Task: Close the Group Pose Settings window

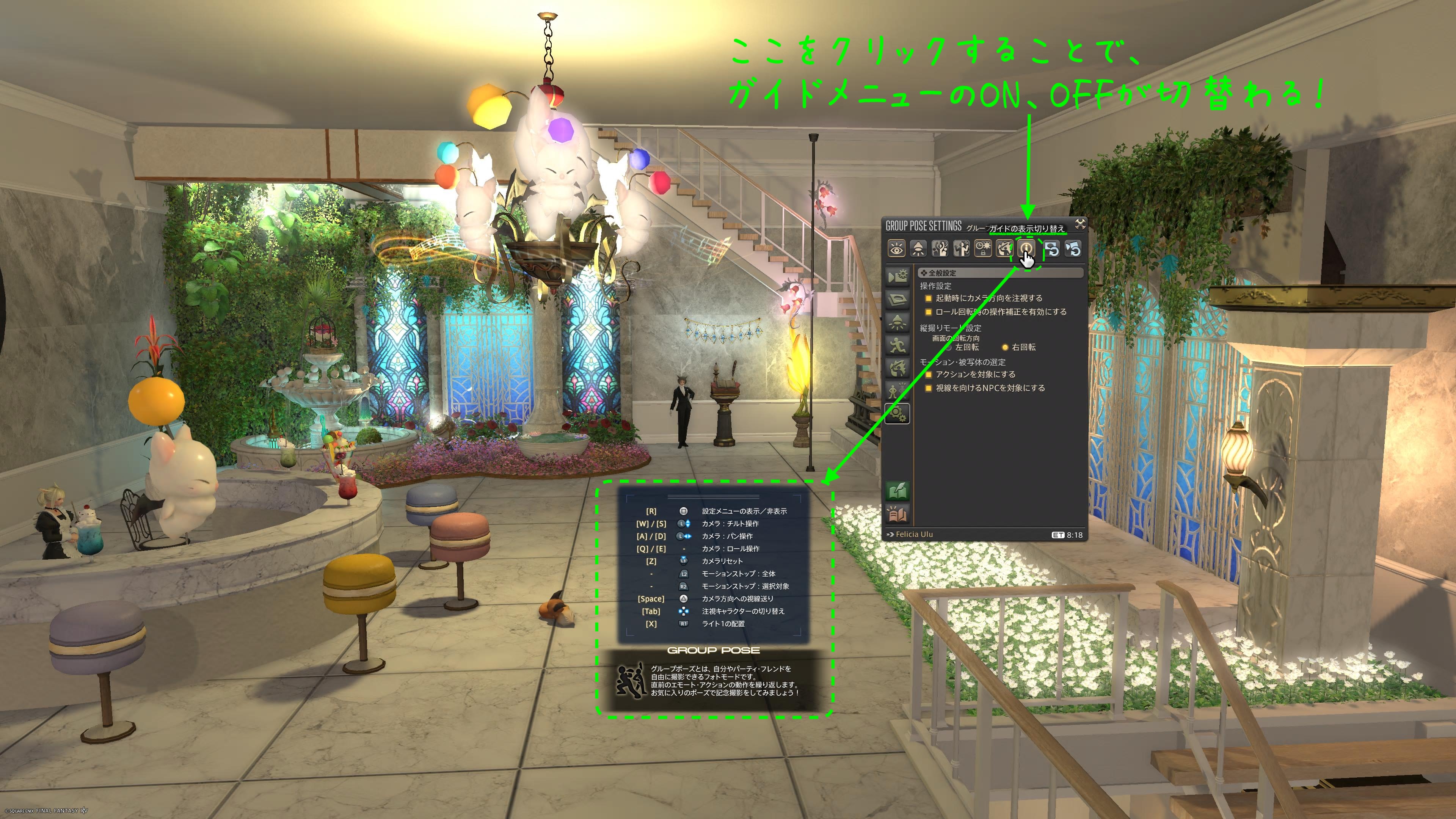Action: click(x=1079, y=224)
